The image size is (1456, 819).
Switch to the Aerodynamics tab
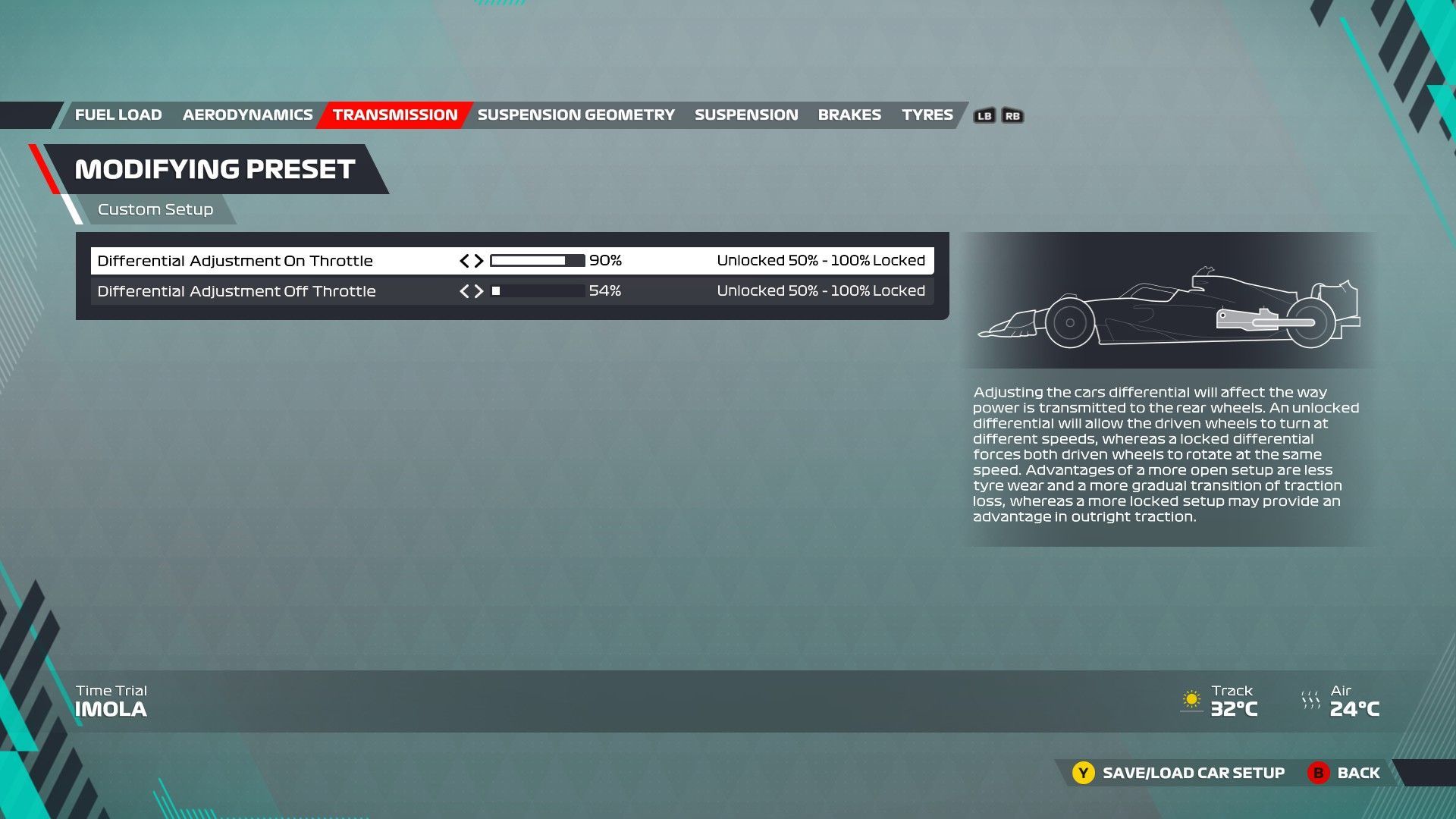[x=247, y=115]
